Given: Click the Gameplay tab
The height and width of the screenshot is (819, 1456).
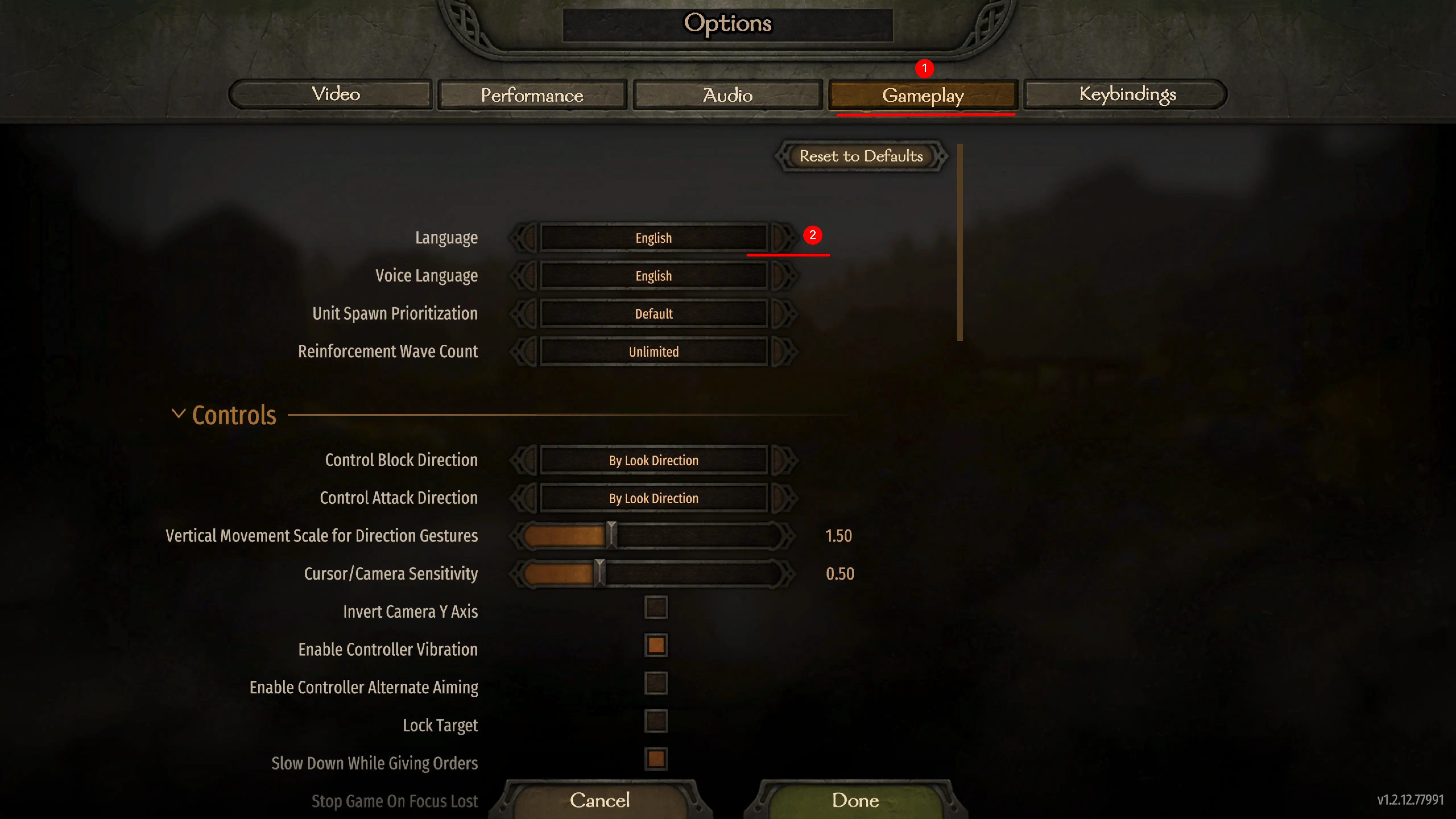Looking at the screenshot, I should [923, 95].
